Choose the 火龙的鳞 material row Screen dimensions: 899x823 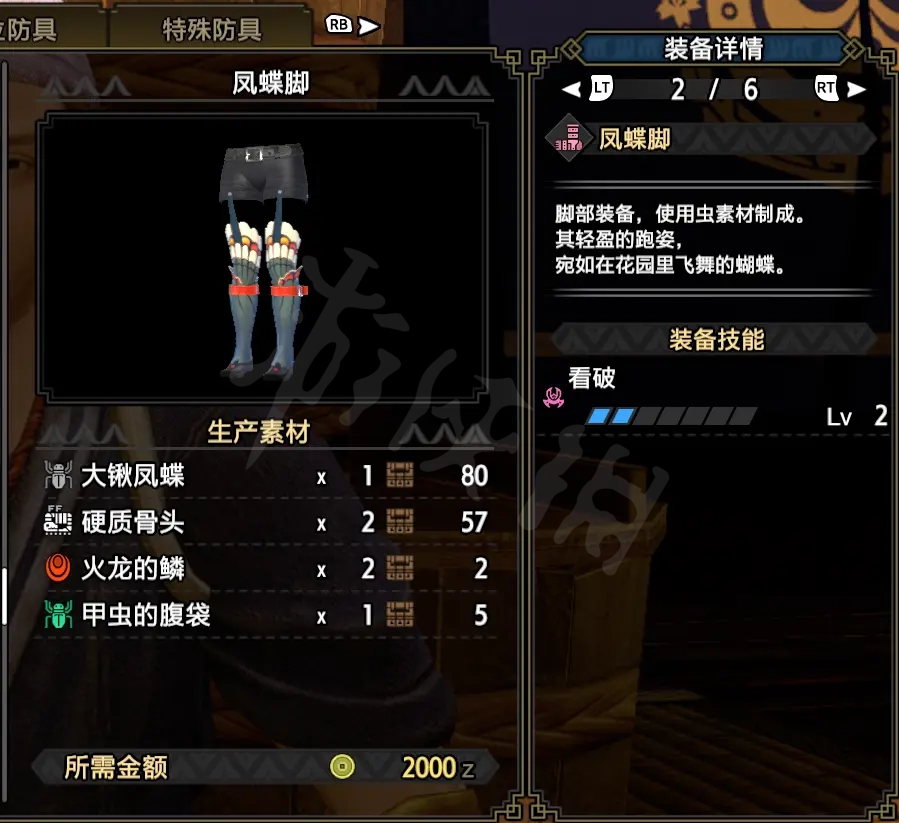266,569
